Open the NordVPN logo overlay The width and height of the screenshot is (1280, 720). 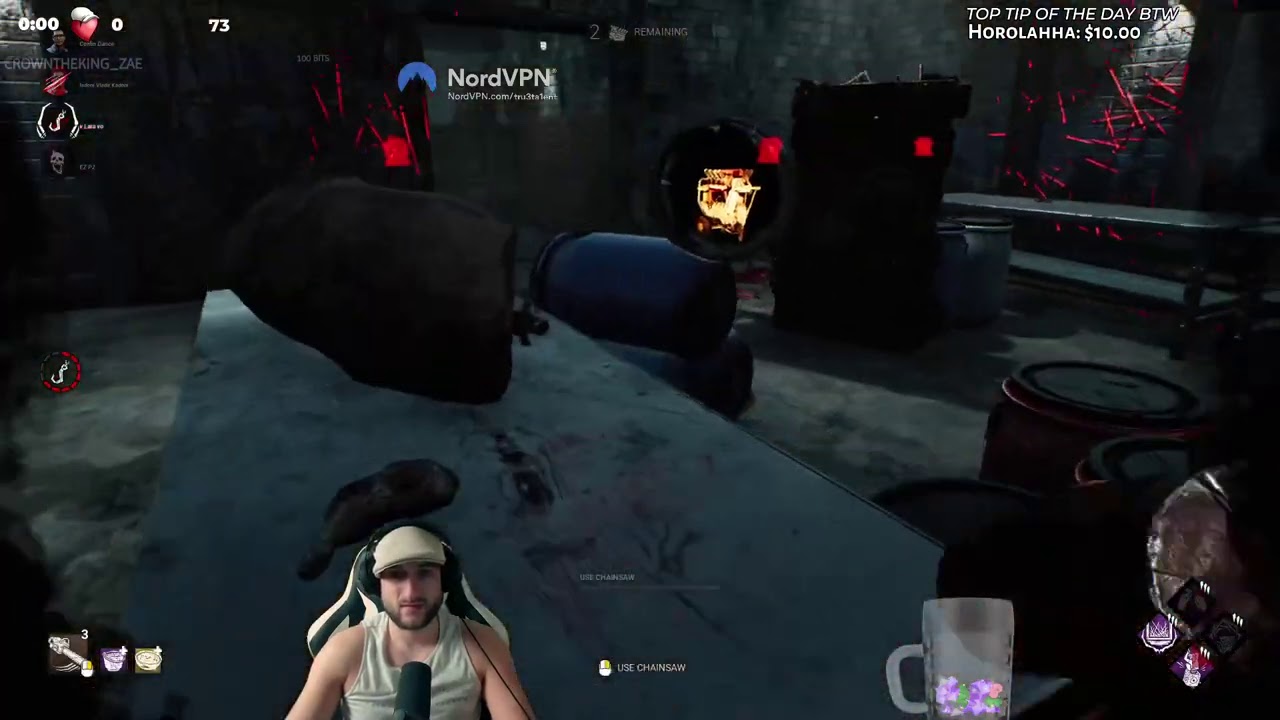418,78
